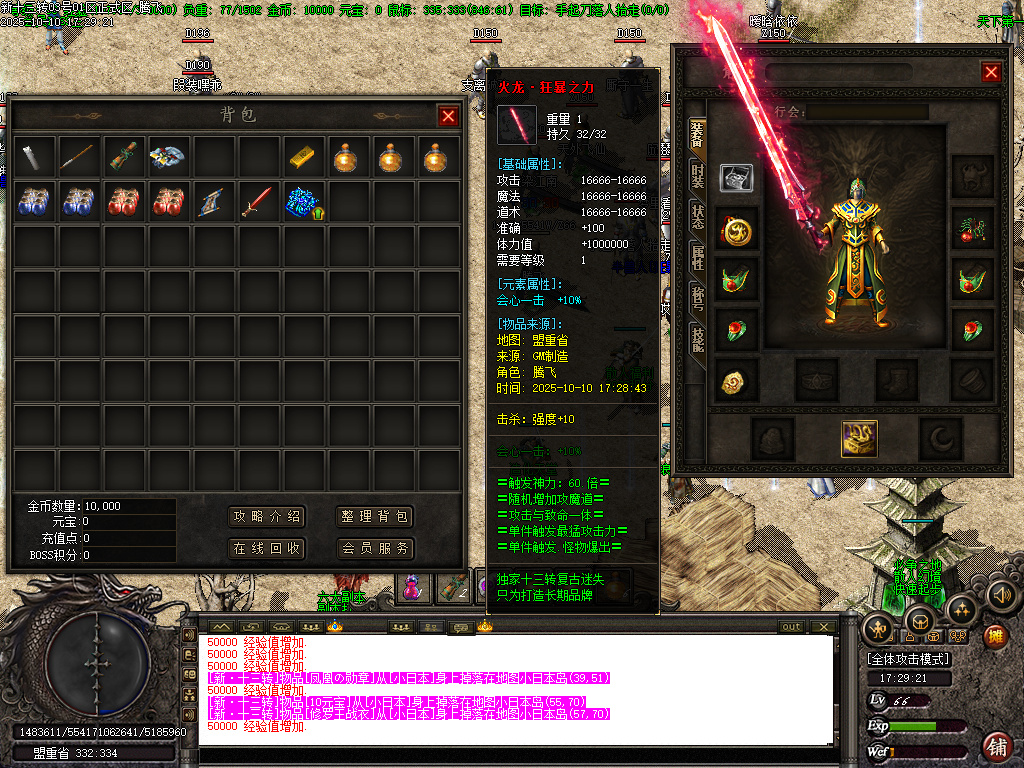Select the glowing blue item with green arrow

tap(305, 202)
